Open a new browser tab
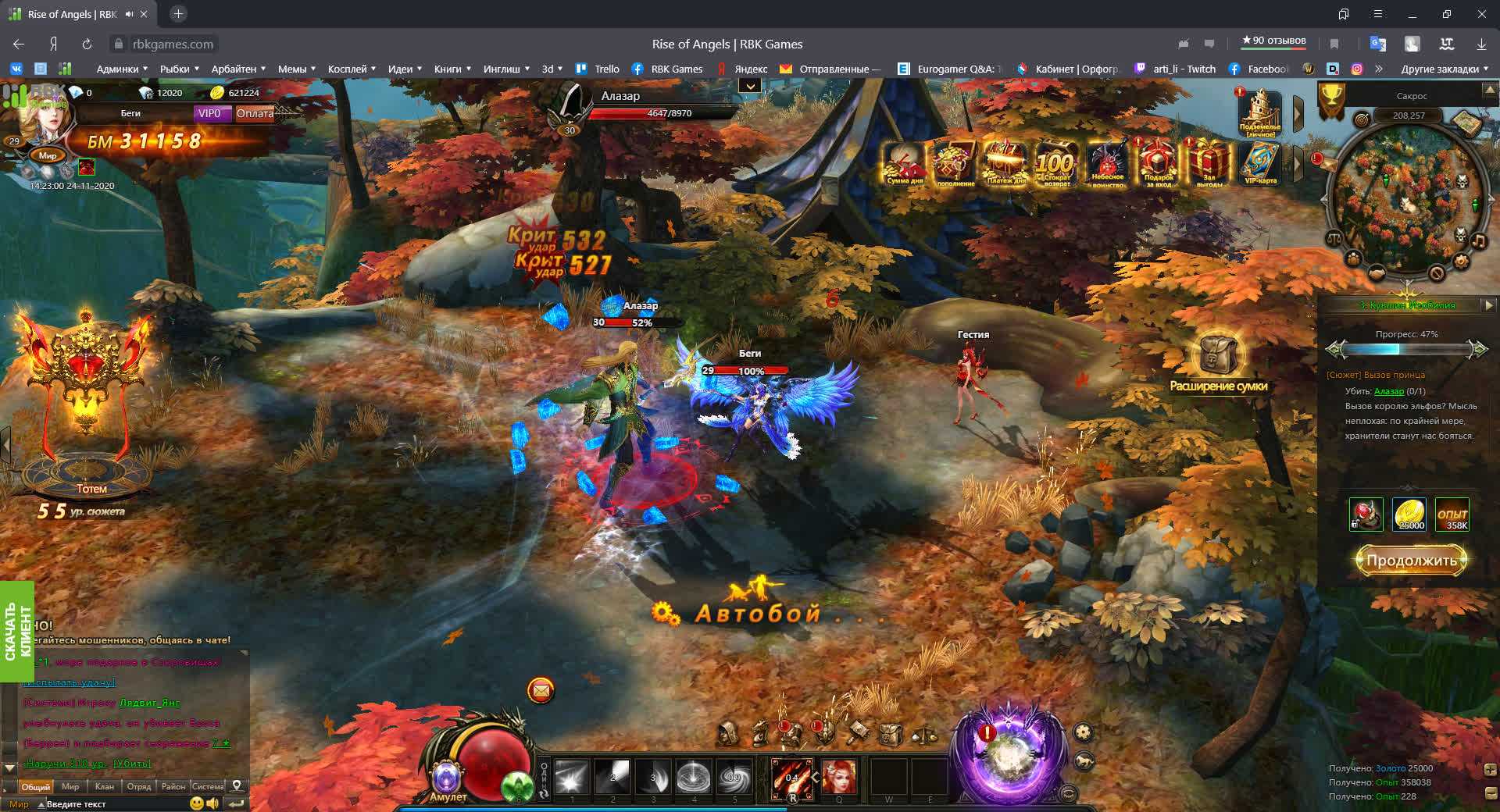 (x=178, y=14)
